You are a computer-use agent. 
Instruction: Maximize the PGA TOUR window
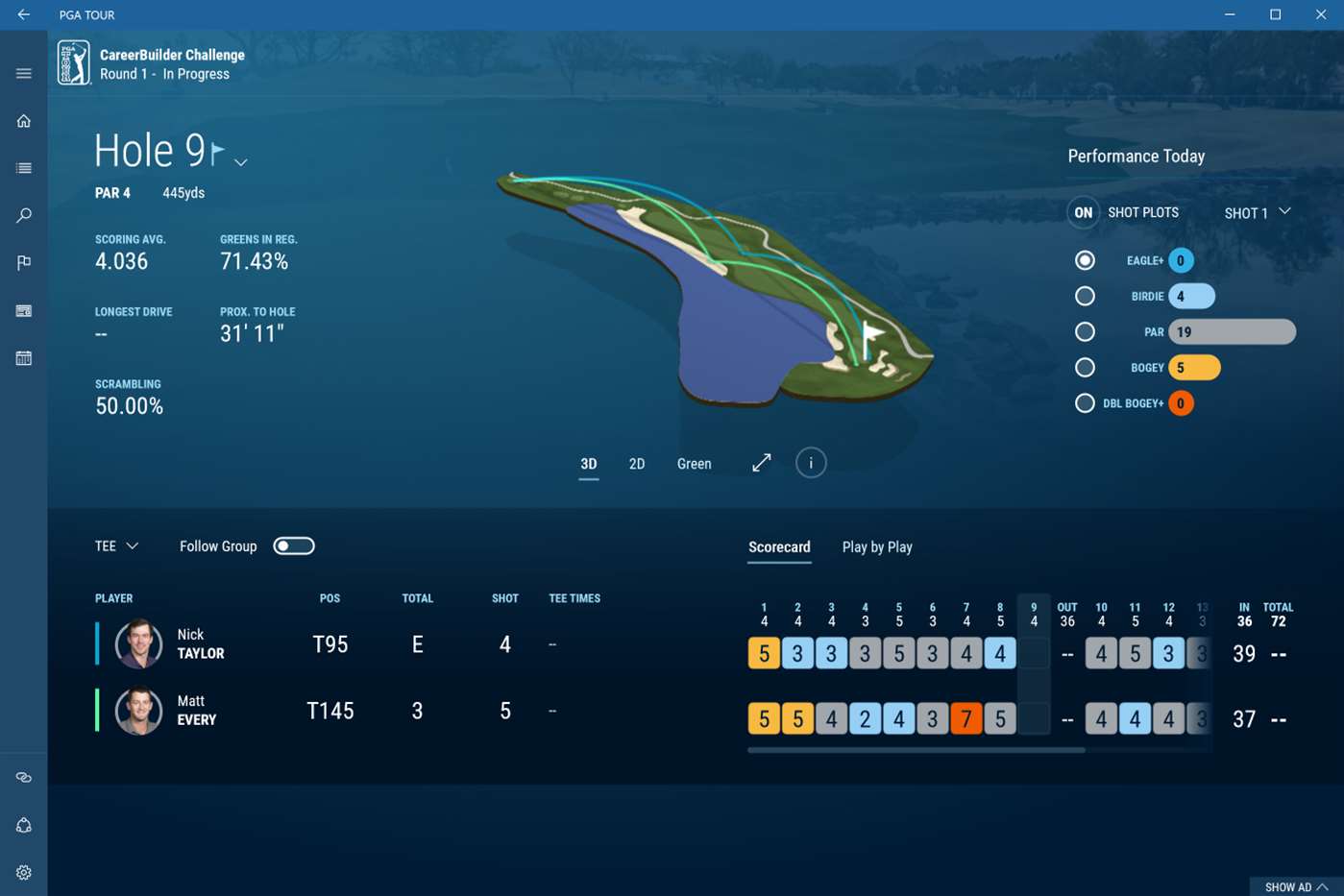1276,14
